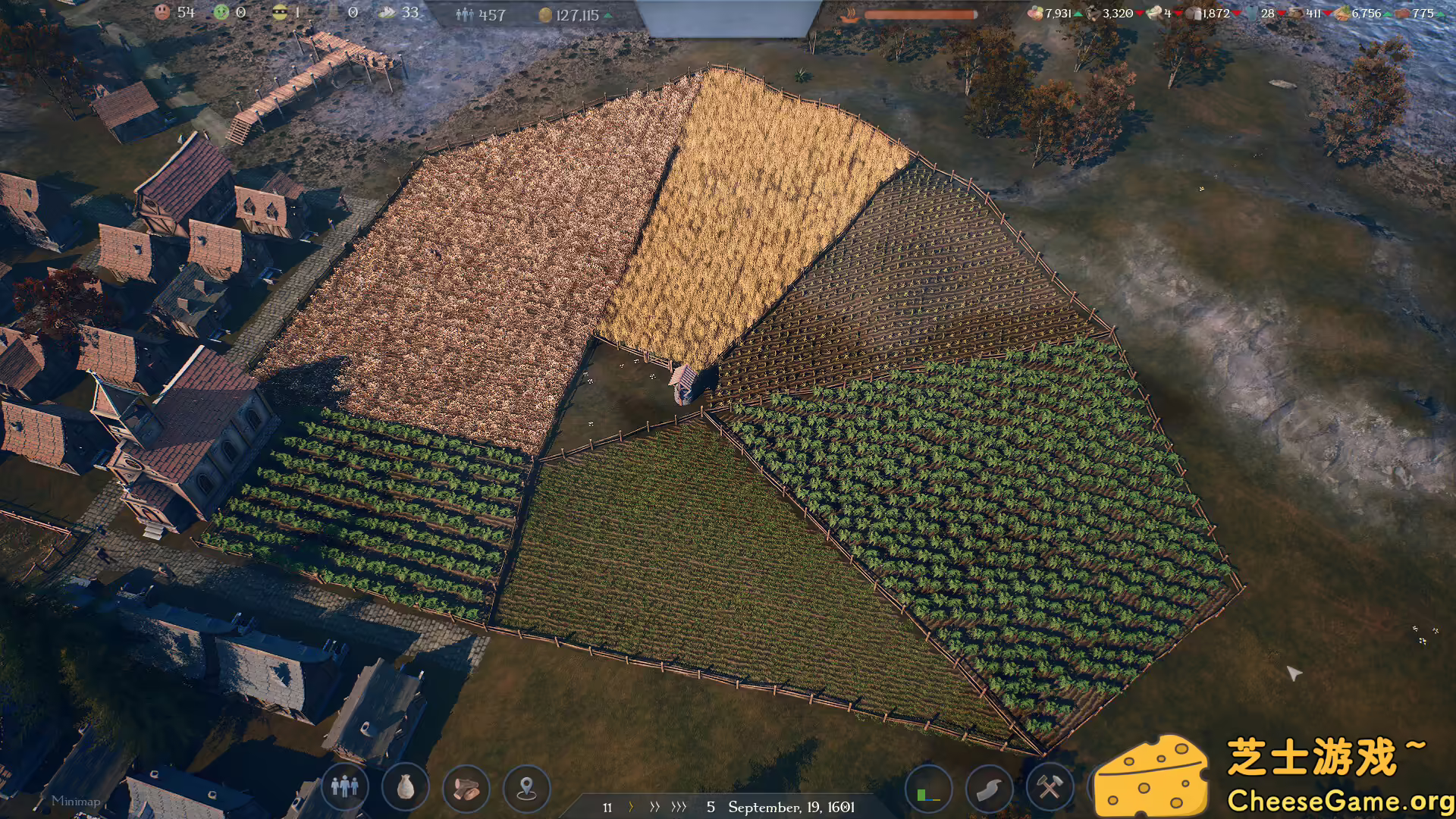Open the production graph statistics panel
Viewport: 1456px width, 819px height.
pyautogui.click(x=929, y=789)
